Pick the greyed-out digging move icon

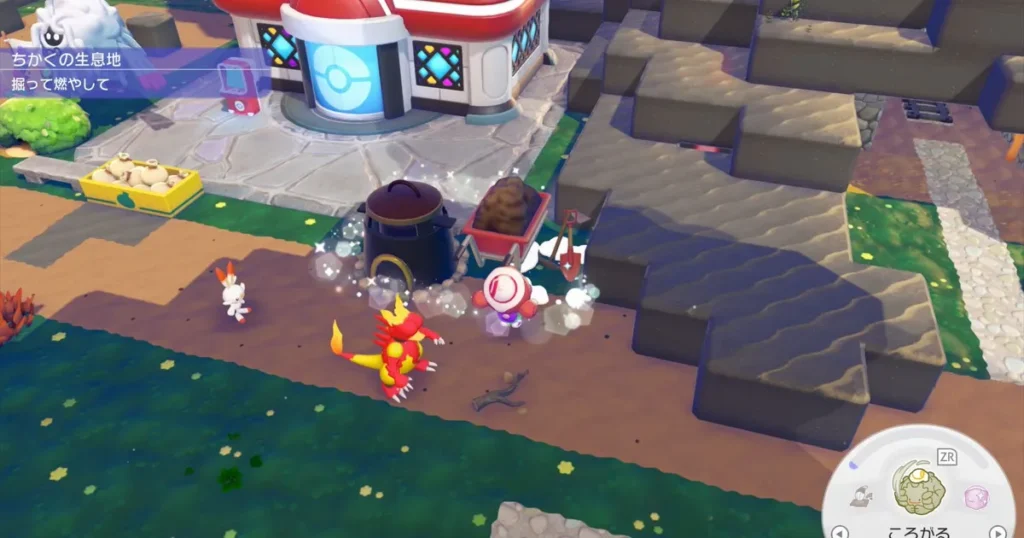(859, 496)
